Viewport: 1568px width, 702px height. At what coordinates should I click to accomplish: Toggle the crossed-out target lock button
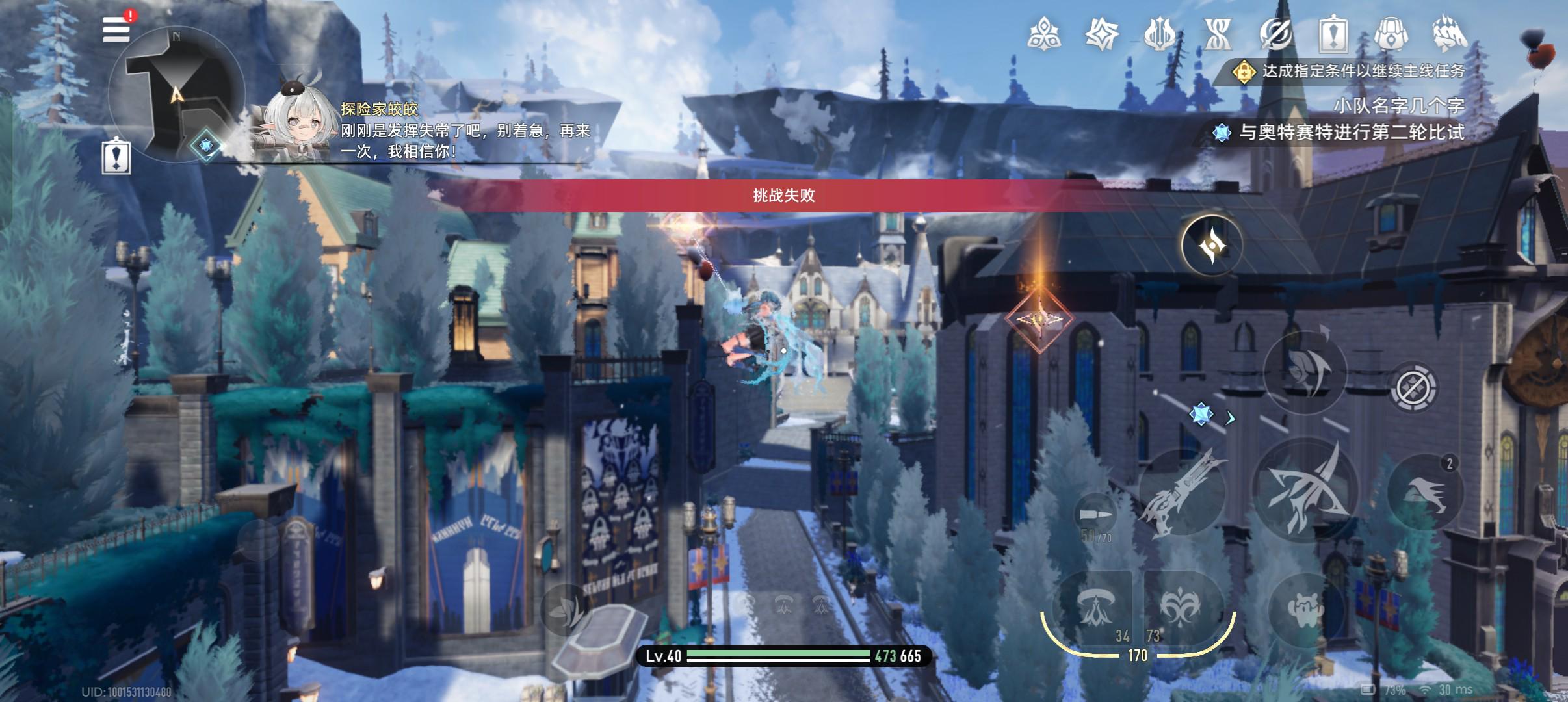pos(1413,387)
